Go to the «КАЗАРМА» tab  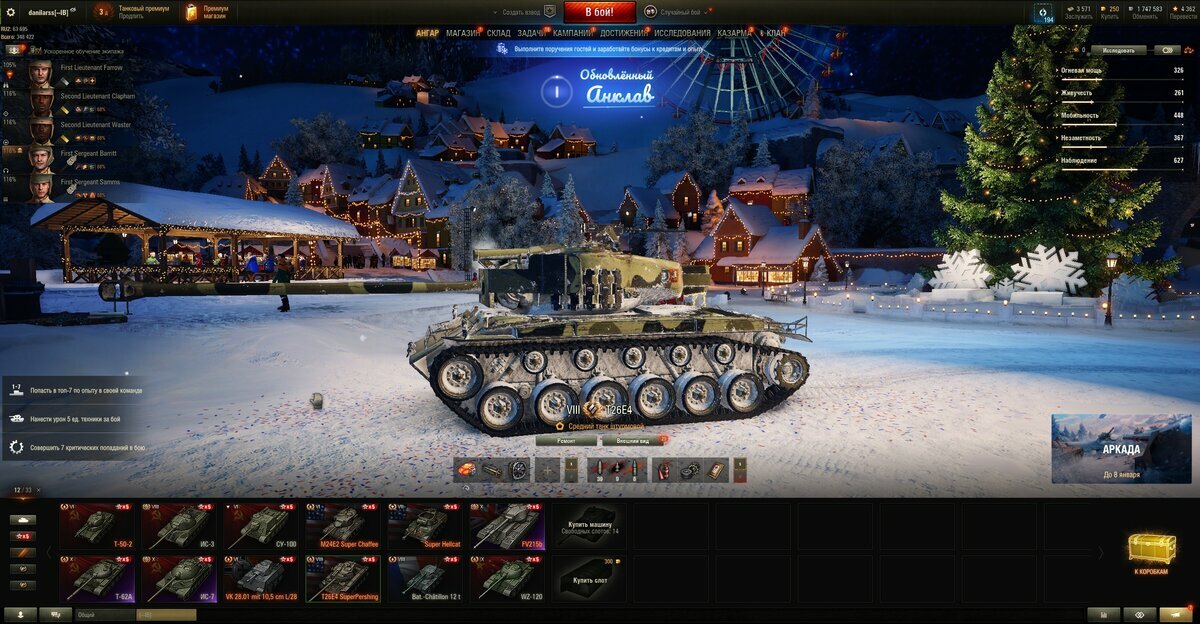point(734,33)
